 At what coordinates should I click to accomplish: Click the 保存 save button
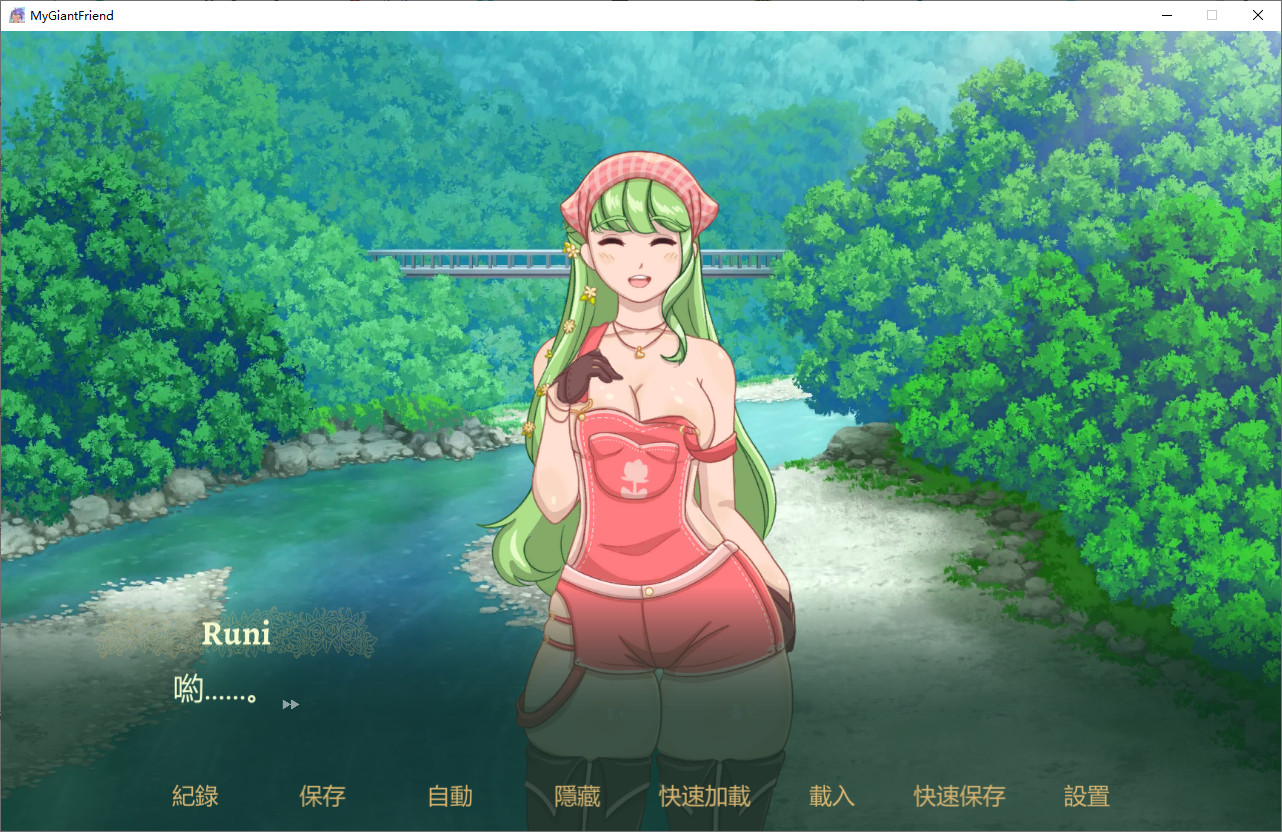(322, 796)
